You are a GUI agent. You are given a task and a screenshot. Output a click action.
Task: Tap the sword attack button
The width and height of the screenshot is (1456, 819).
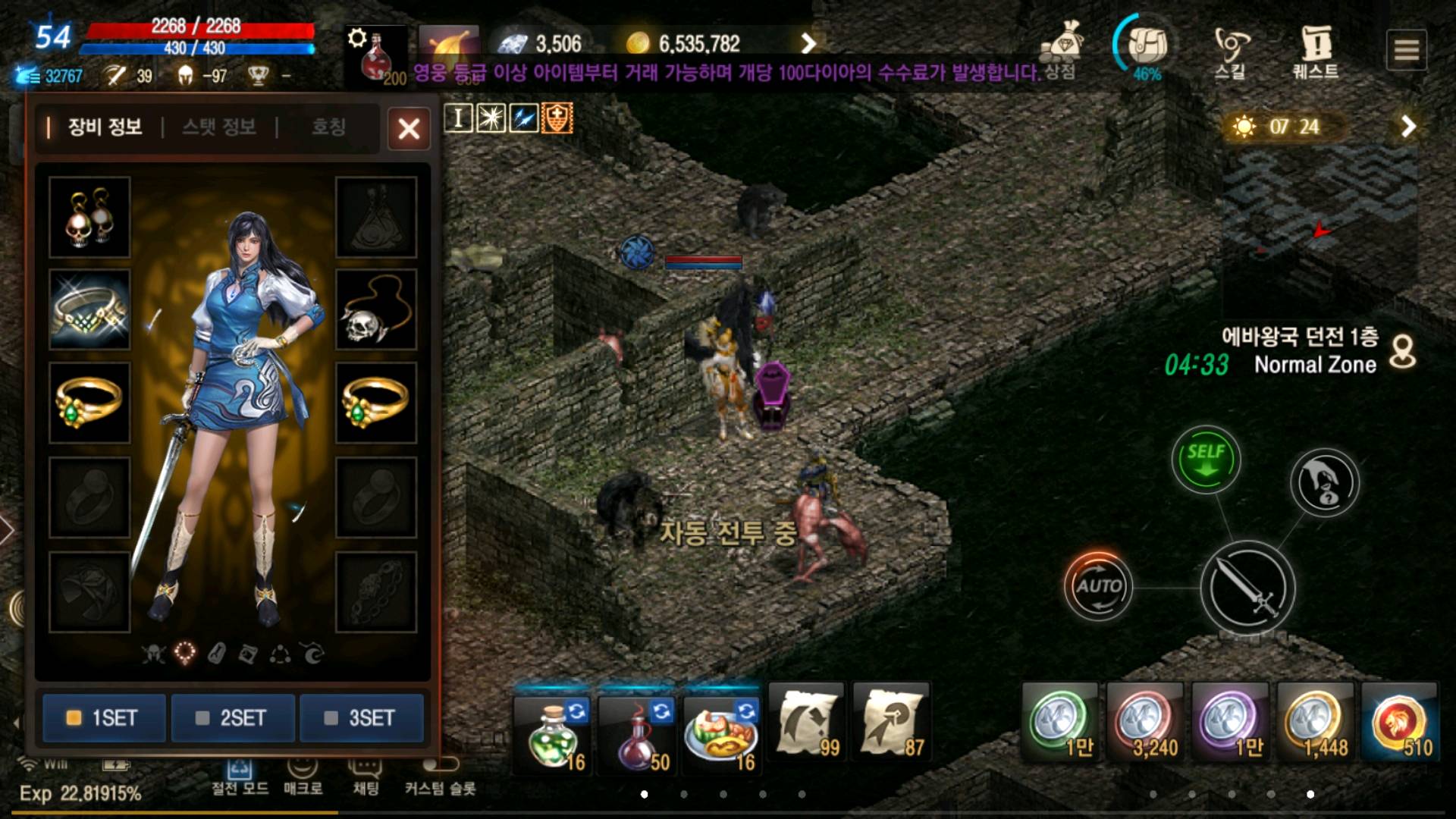click(x=1247, y=588)
